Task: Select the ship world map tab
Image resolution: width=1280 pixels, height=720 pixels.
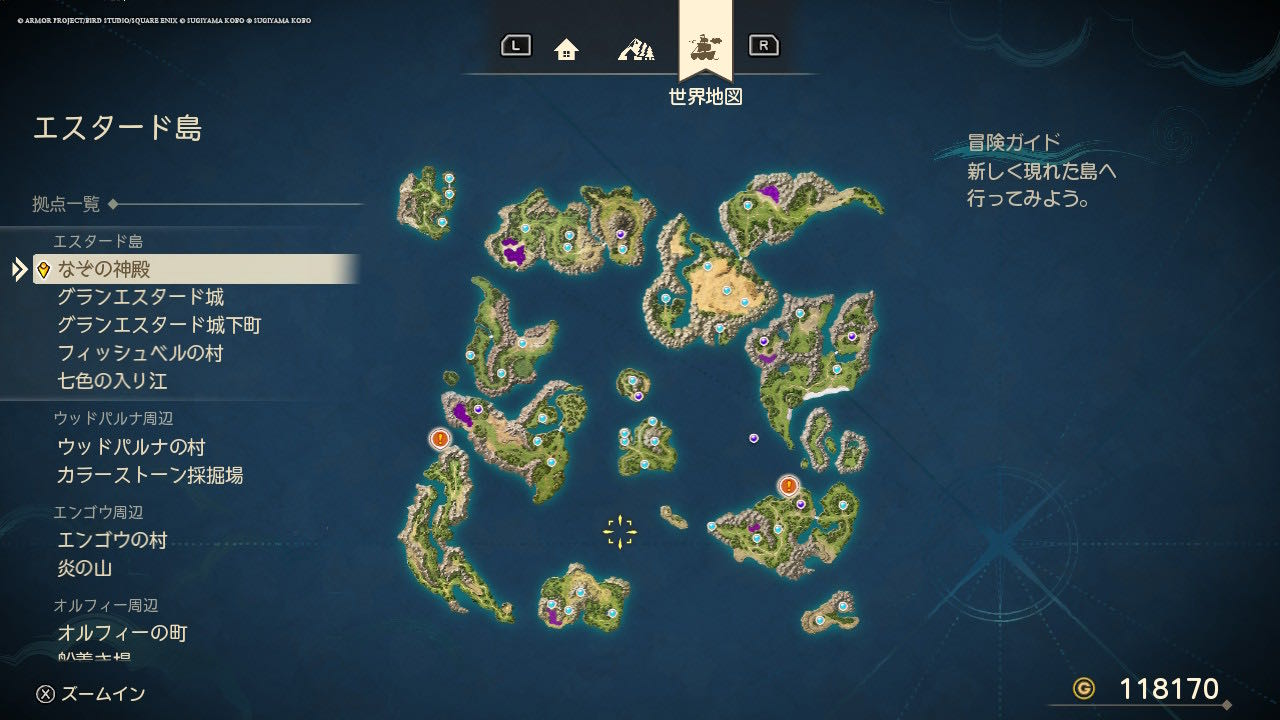Action: 706,46
